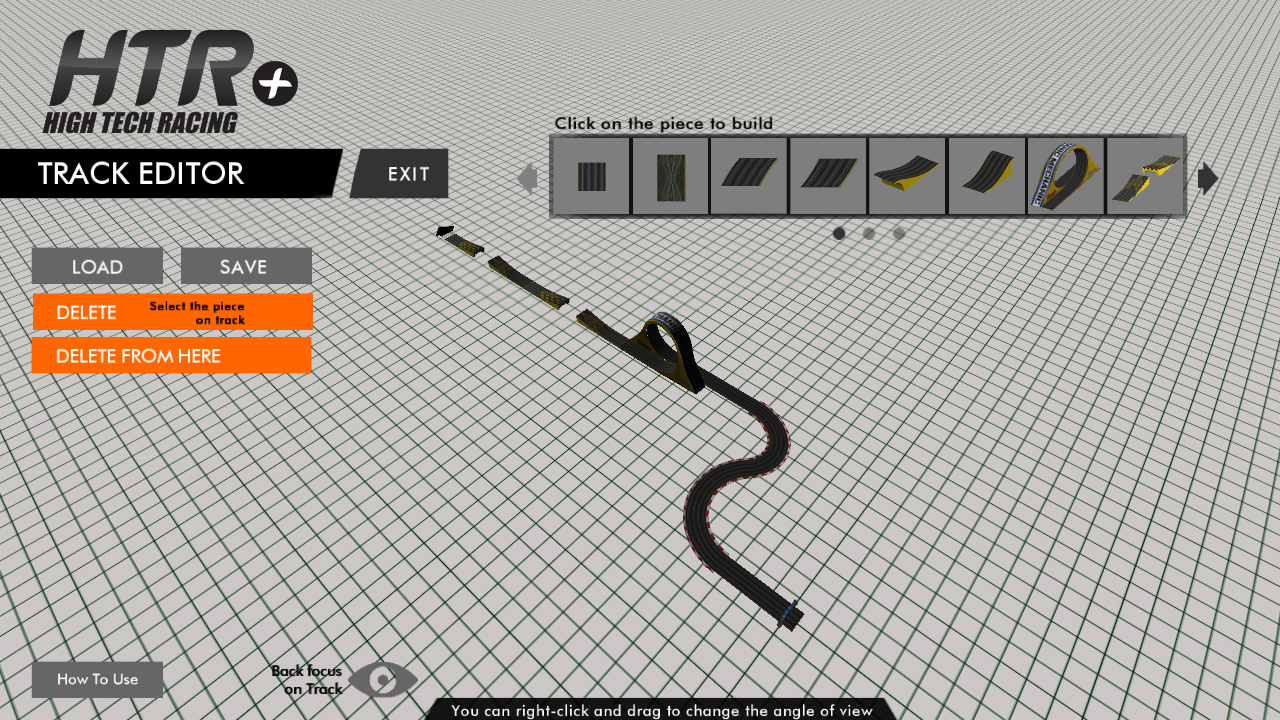The image size is (1280, 720).
Task: Pick the second angled straight piece thumbnail
Action: coord(827,176)
